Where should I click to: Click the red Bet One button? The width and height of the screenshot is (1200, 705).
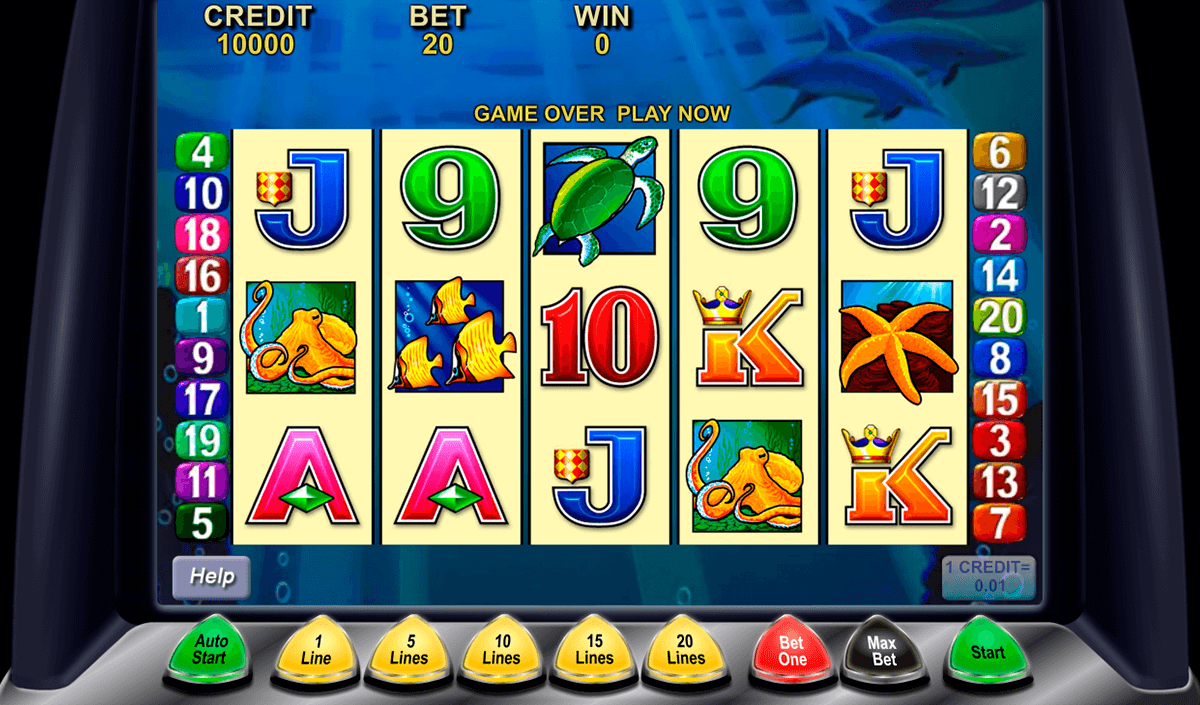[792, 652]
